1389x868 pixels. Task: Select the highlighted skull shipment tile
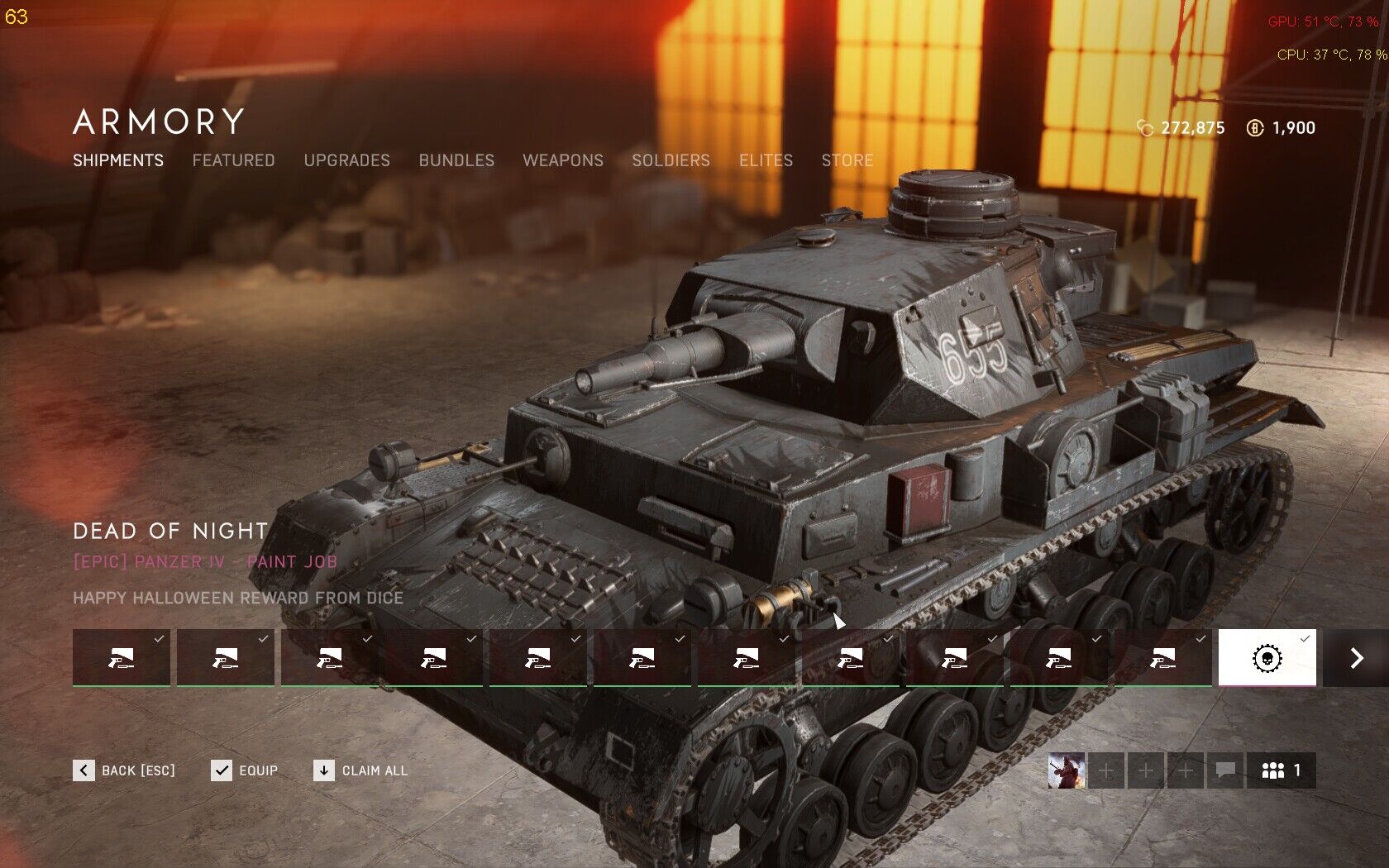[x=1267, y=658]
